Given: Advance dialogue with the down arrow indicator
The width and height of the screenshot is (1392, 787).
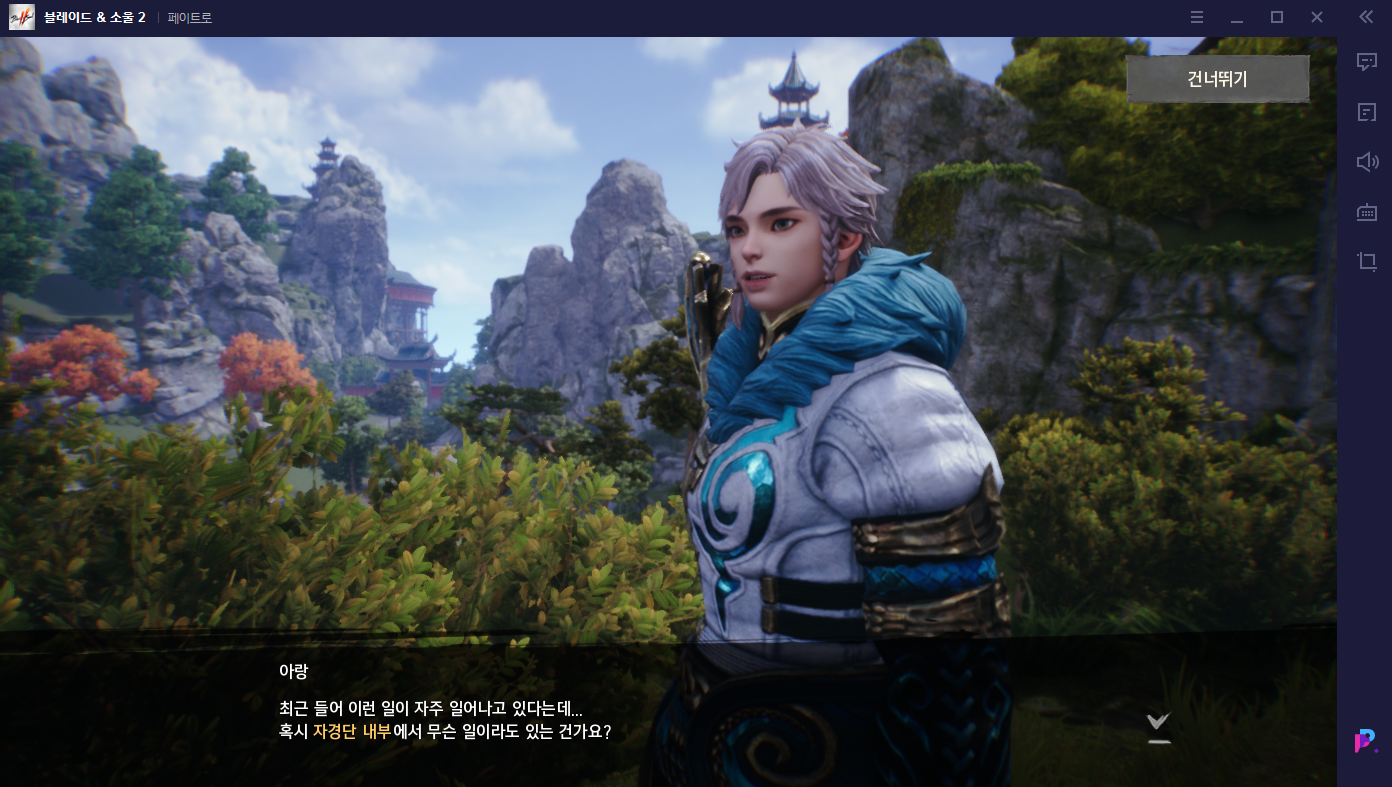Looking at the screenshot, I should [x=1158, y=725].
